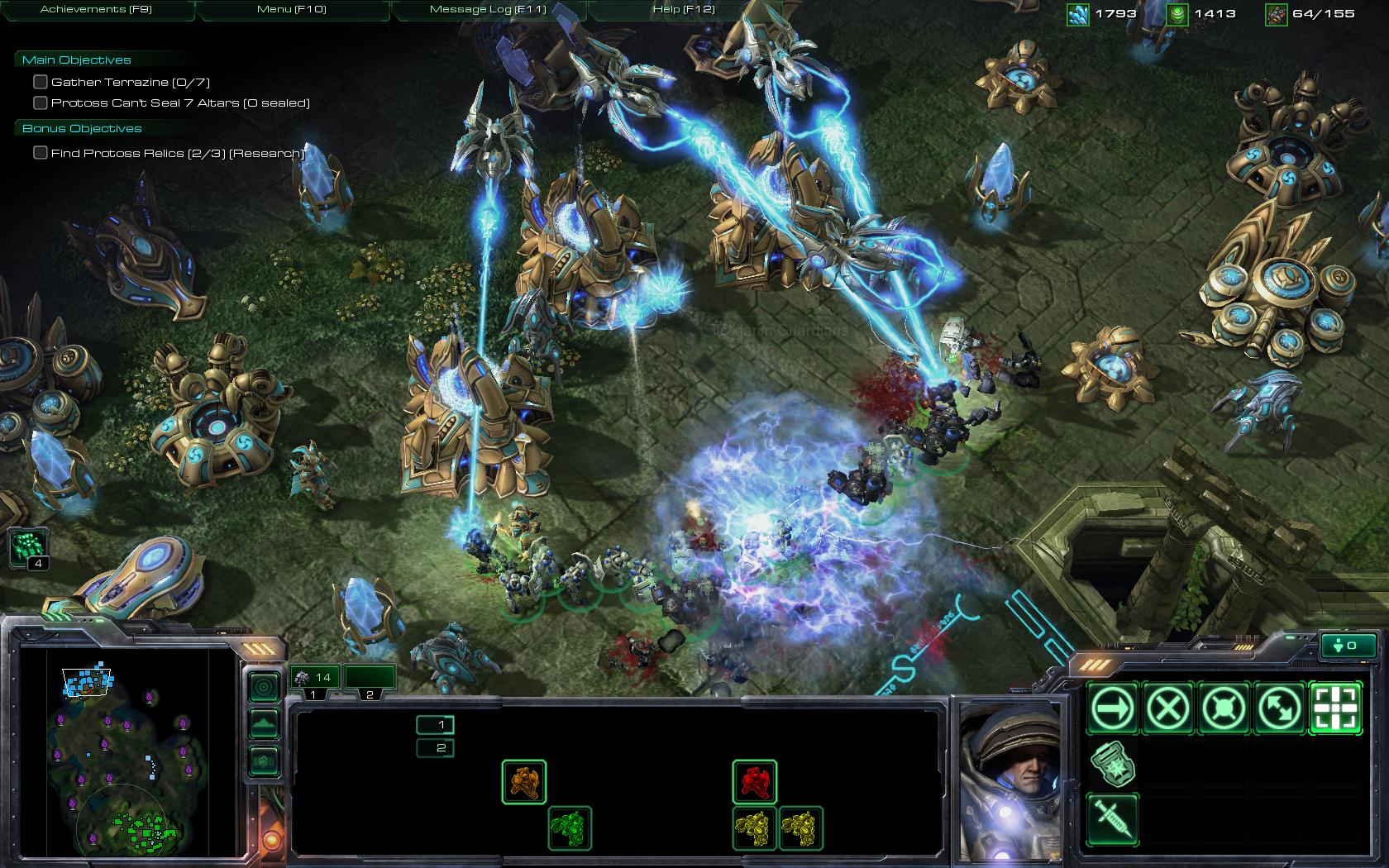1389x868 pixels.
Task: Issue the Stop command
Action: click(1168, 708)
